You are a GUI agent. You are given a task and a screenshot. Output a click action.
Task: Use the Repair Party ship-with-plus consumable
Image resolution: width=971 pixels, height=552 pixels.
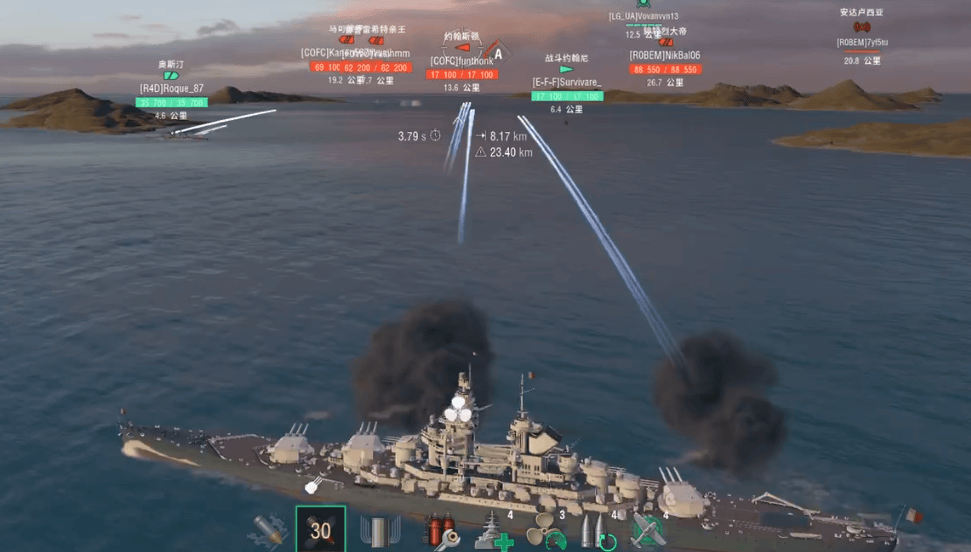493,531
